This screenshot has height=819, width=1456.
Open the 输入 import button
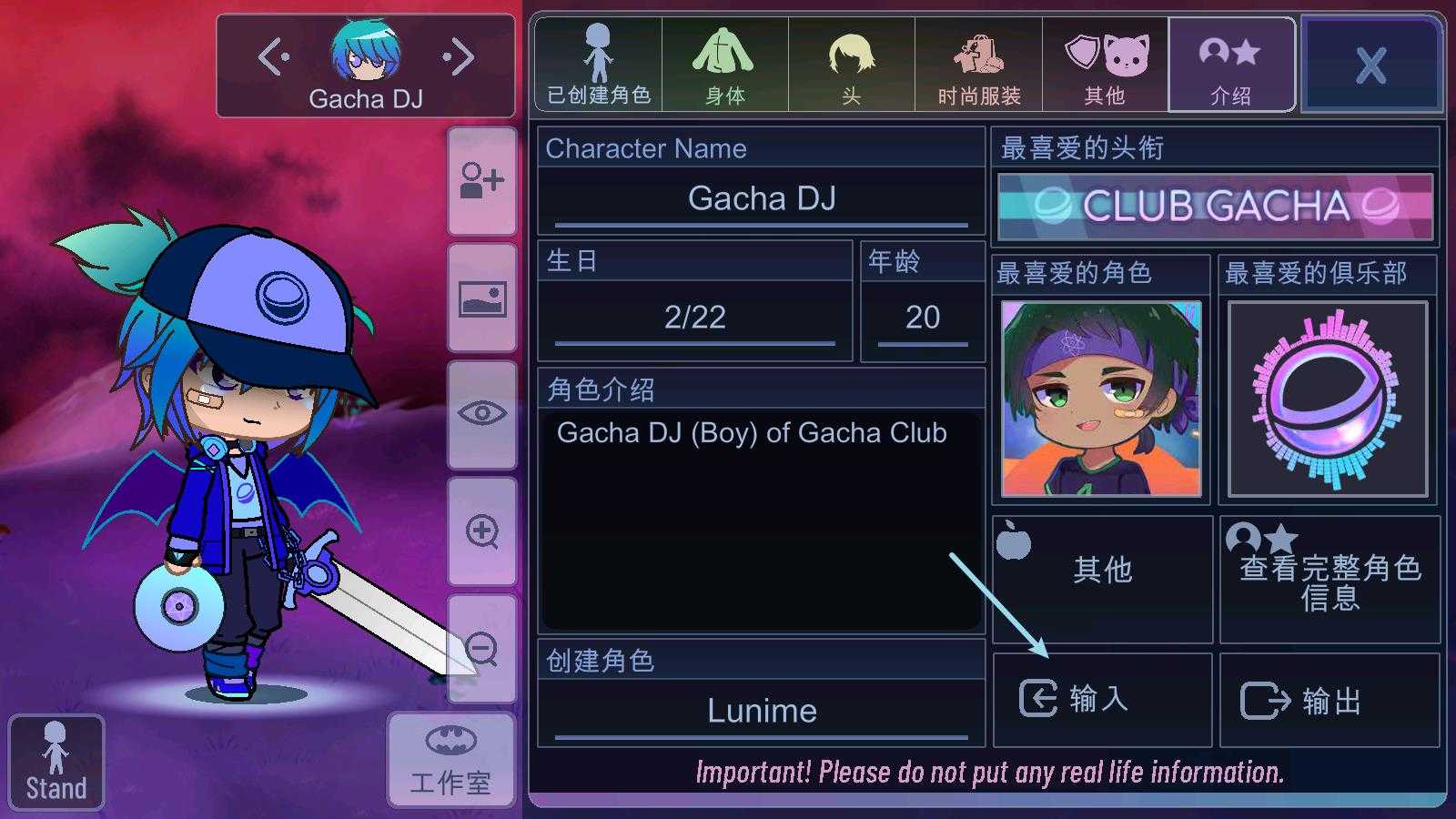click(x=1102, y=699)
